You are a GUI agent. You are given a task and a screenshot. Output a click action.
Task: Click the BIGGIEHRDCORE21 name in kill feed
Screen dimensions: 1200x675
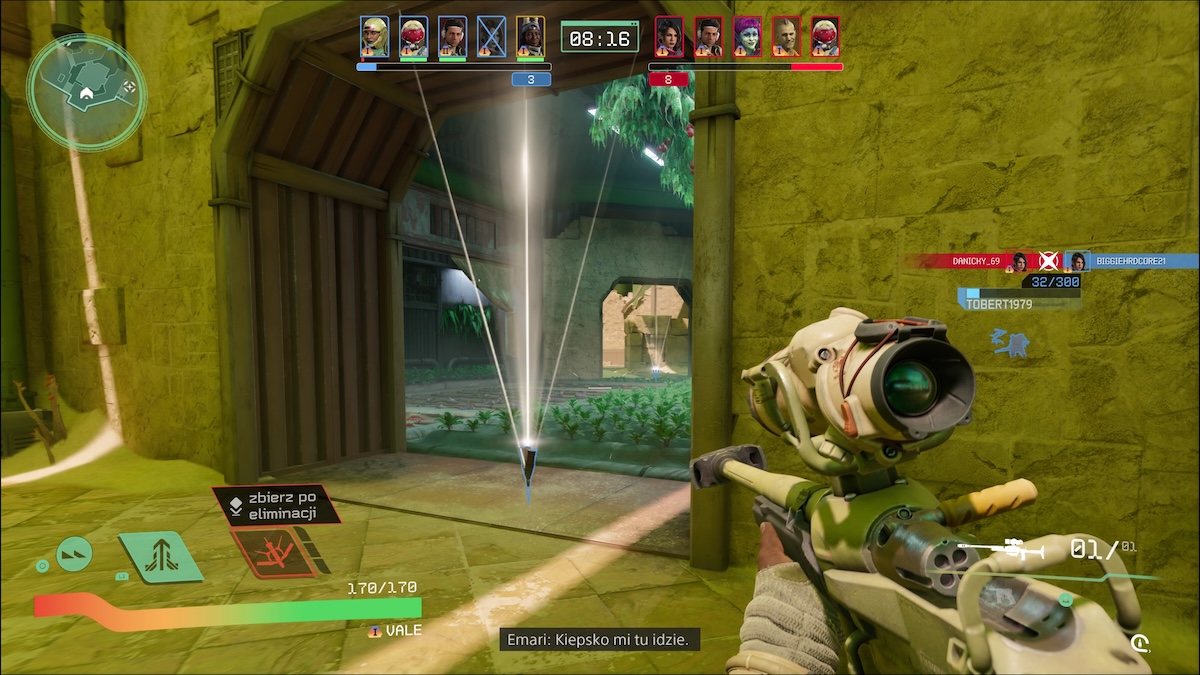click(x=1140, y=261)
